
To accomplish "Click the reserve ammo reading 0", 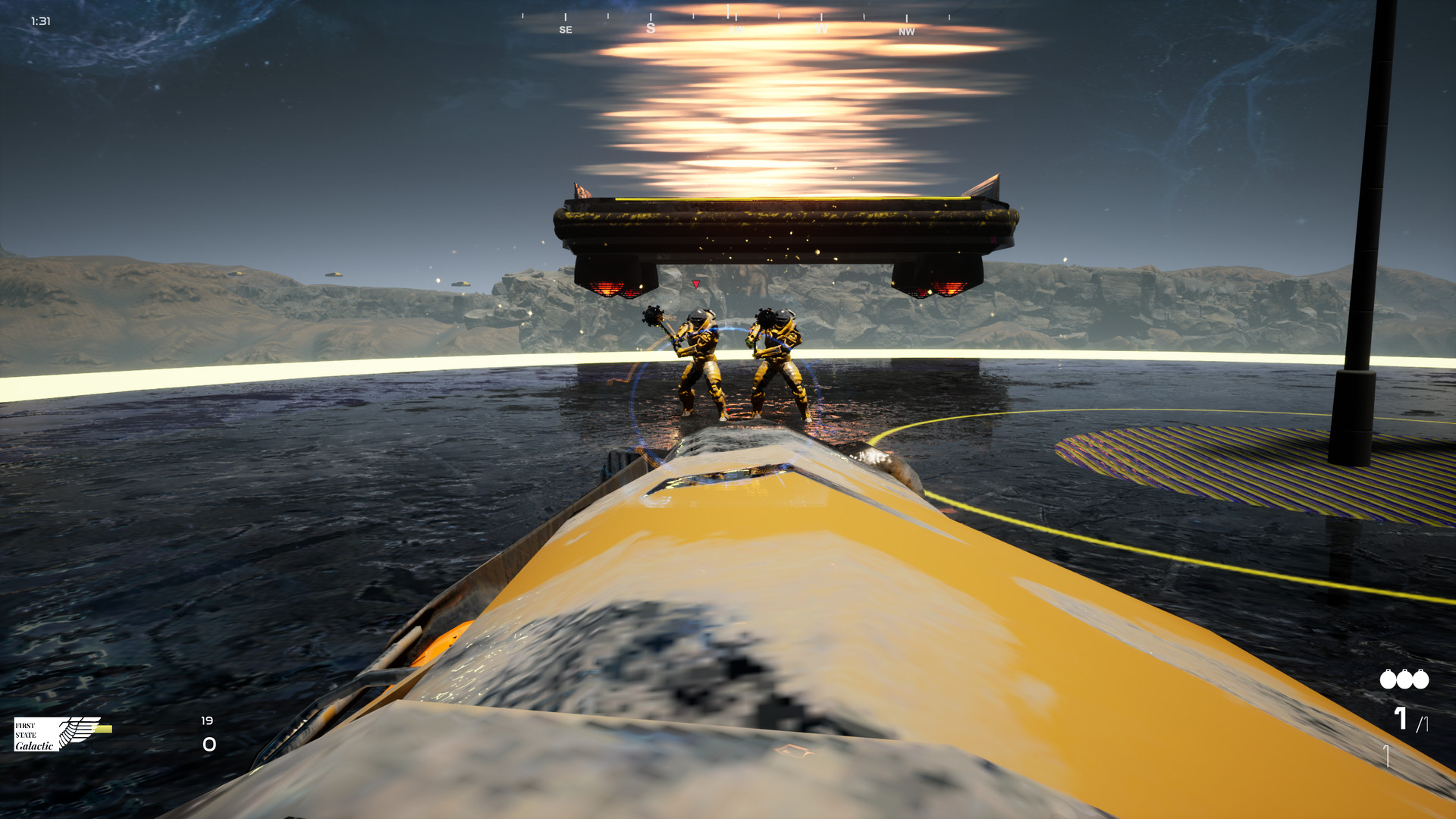I will pos(209,743).
